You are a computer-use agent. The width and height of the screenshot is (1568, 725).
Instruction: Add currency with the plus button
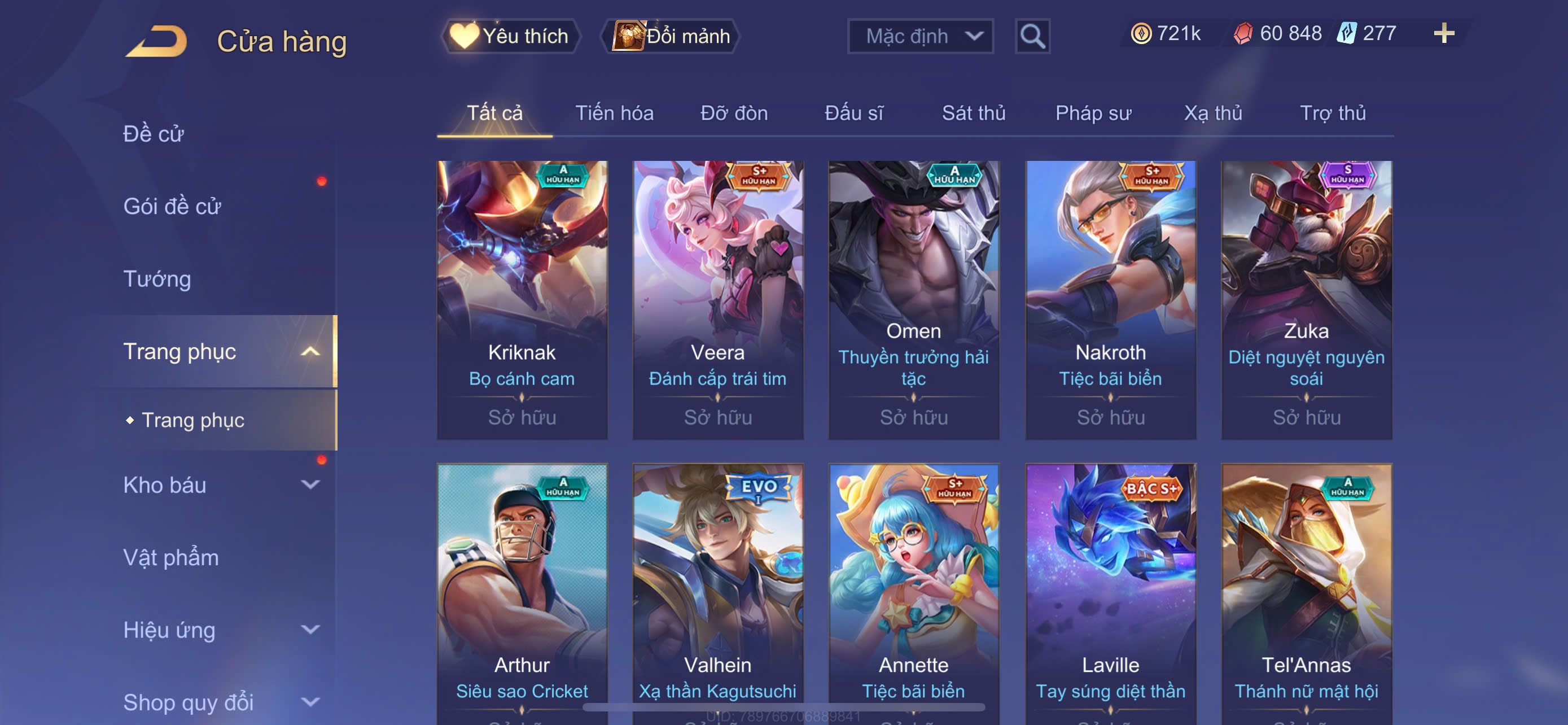click(1443, 33)
